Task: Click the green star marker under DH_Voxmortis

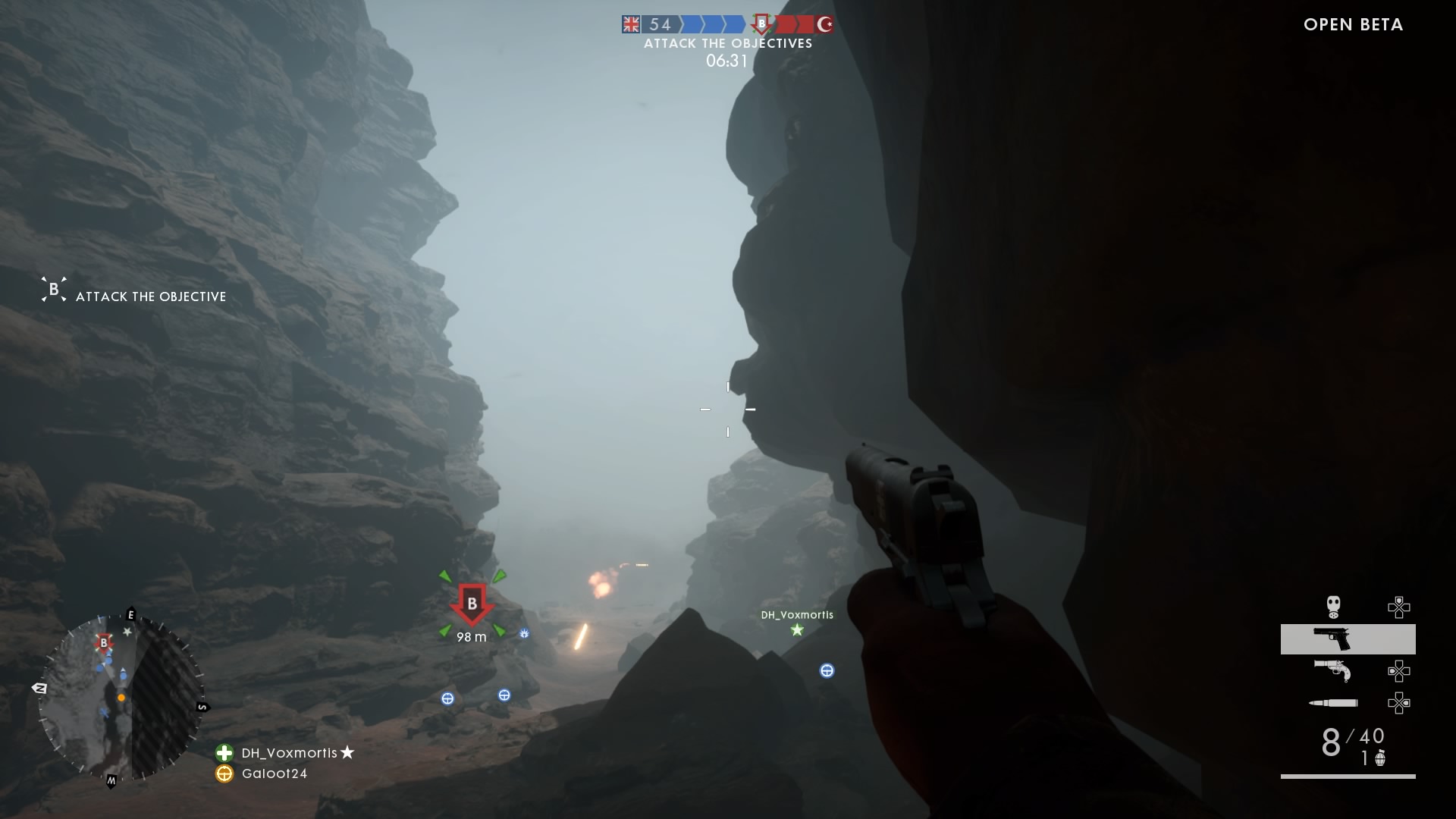Action: click(x=797, y=630)
